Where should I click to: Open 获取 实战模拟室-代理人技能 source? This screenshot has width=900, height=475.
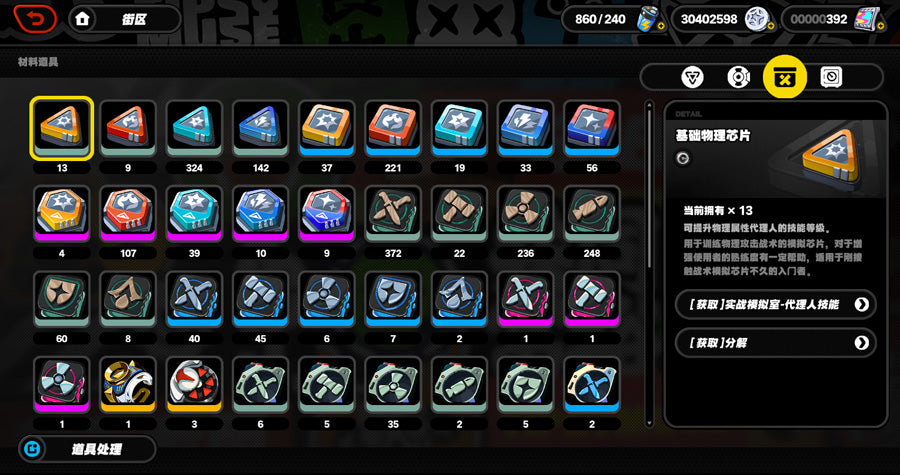pos(775,303)
